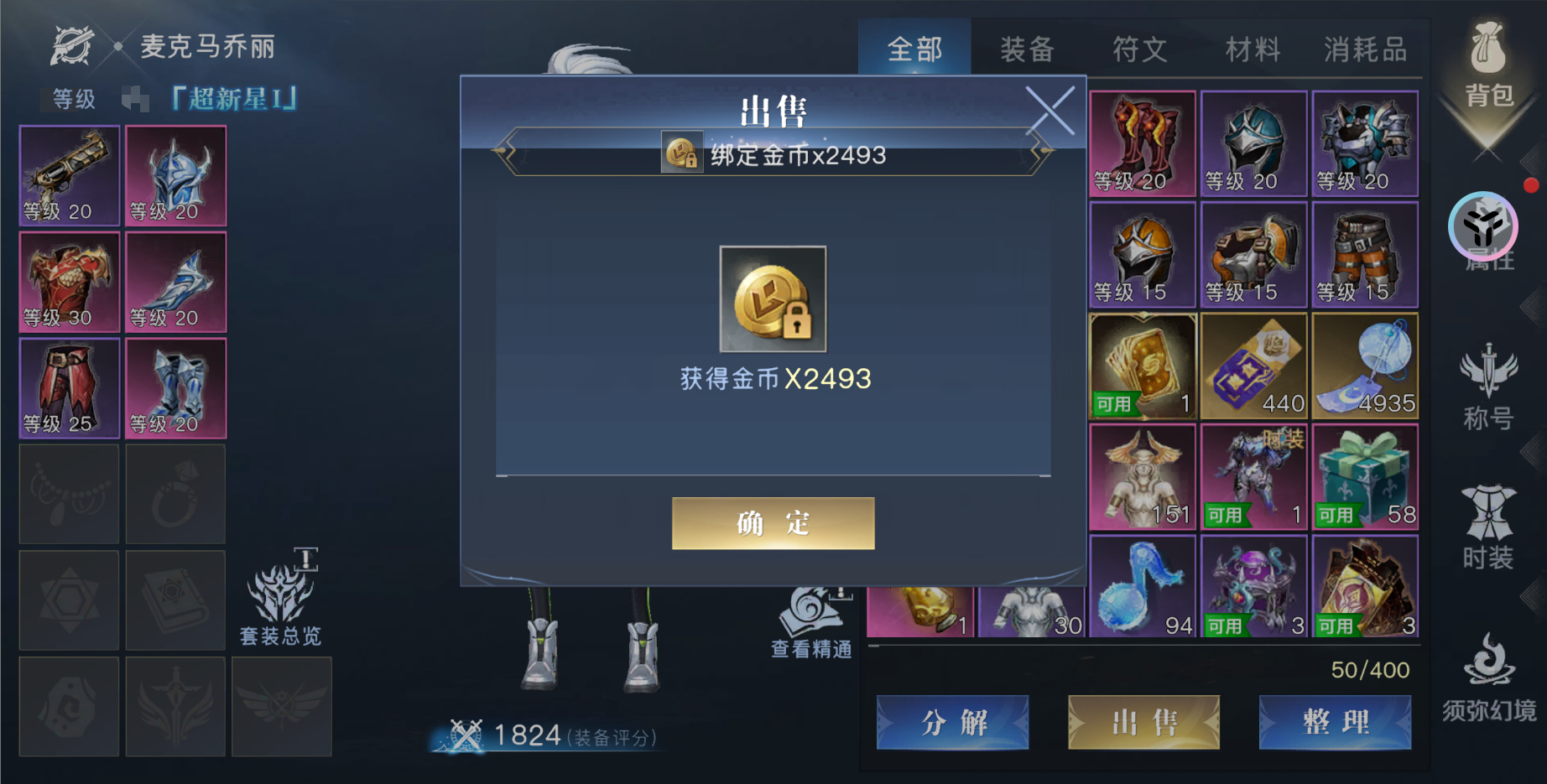Select the level 20 blue helmet
This screenshot has height=784, width=1547.
pos(175,175)
